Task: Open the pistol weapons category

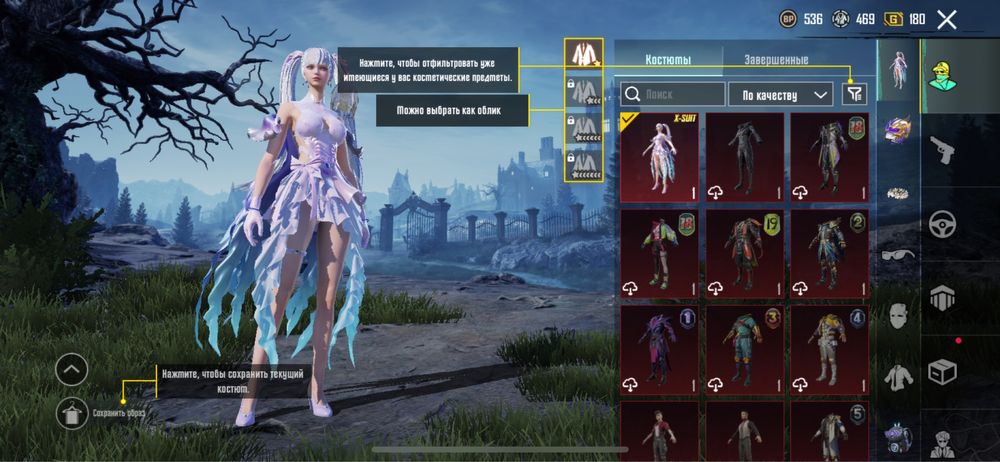Action: click(x=941, y=150)
